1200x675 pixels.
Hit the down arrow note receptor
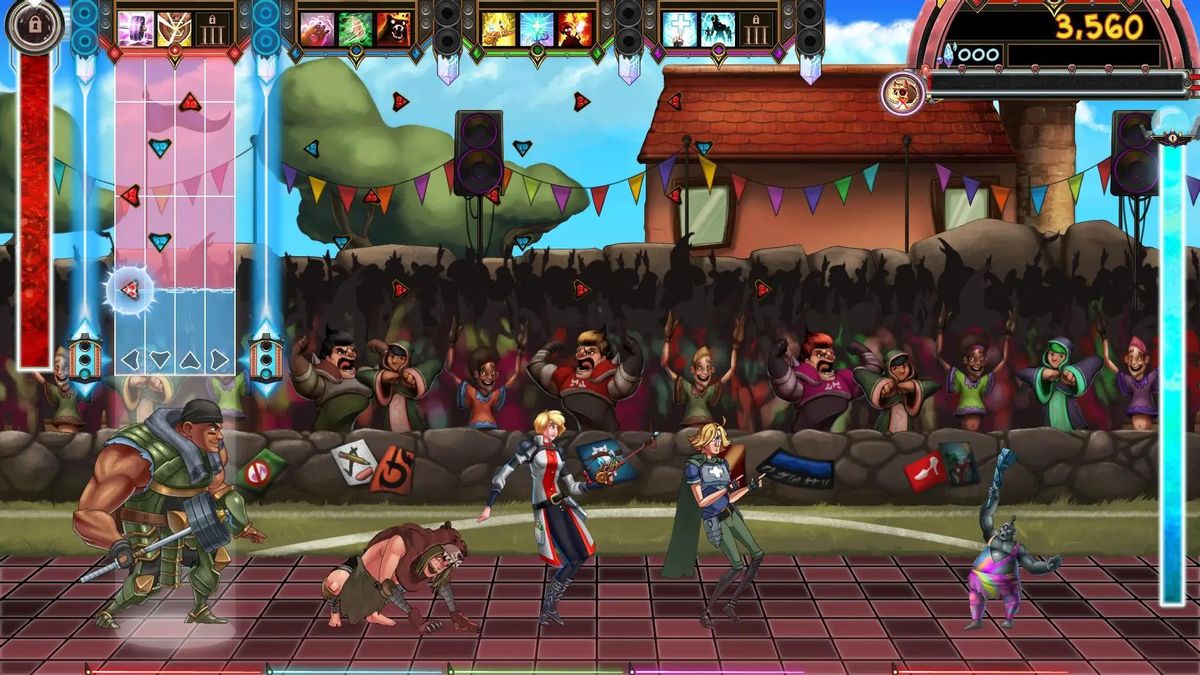(160, 359)
